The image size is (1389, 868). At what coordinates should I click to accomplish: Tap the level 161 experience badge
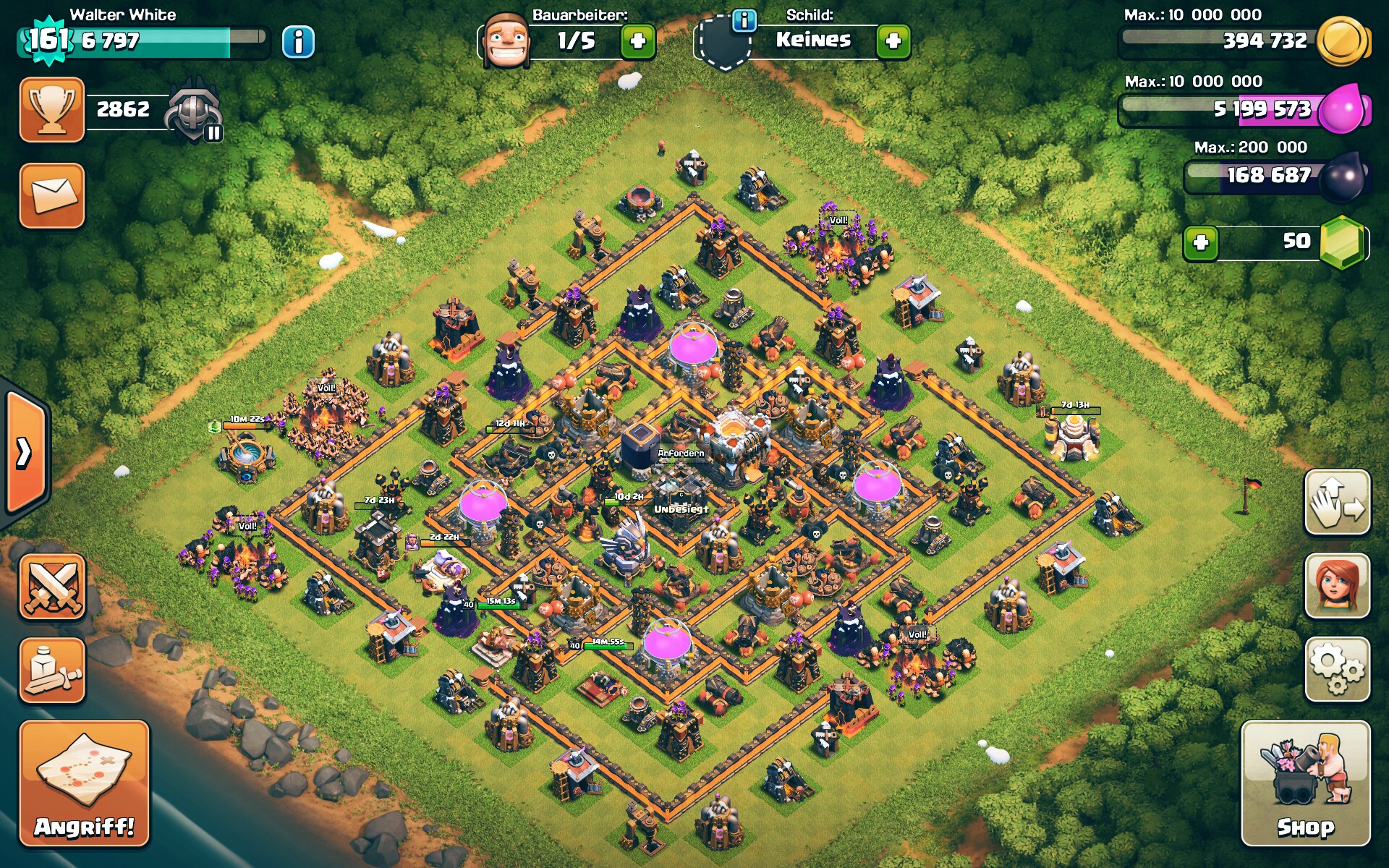(48, 40)
